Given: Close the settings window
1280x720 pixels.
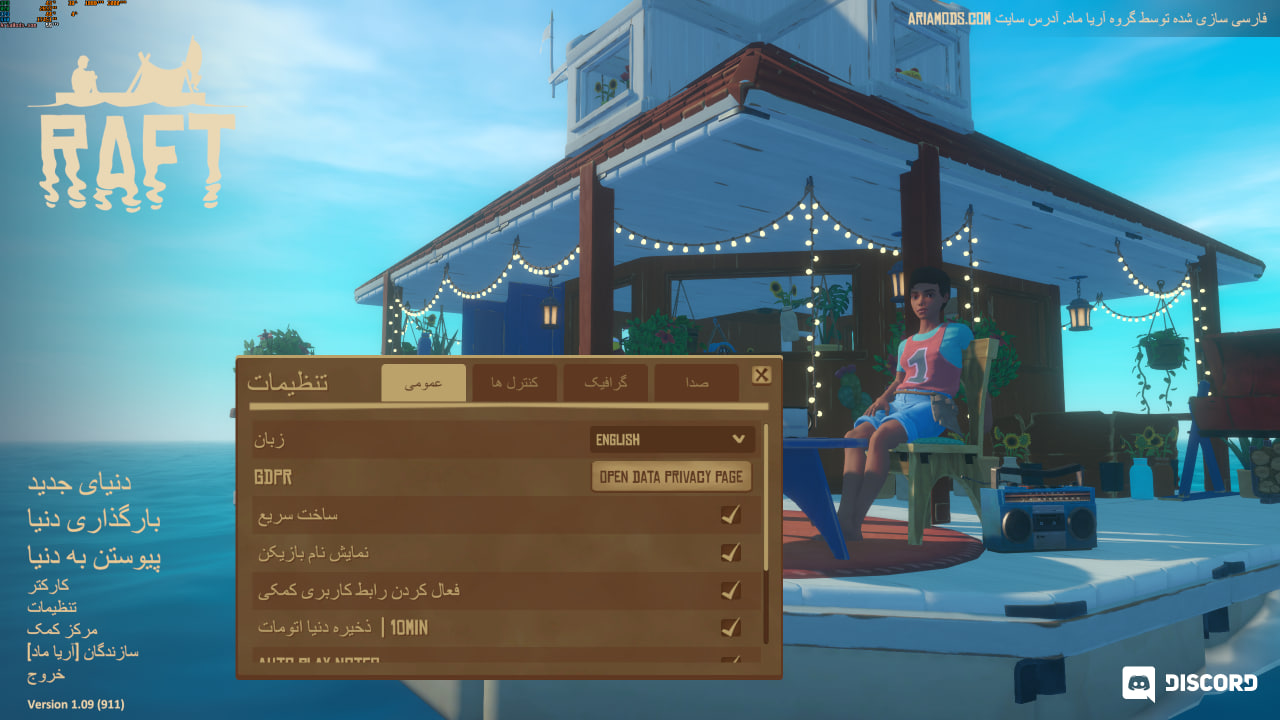Looking at the screenshot, I should point(761,375).
